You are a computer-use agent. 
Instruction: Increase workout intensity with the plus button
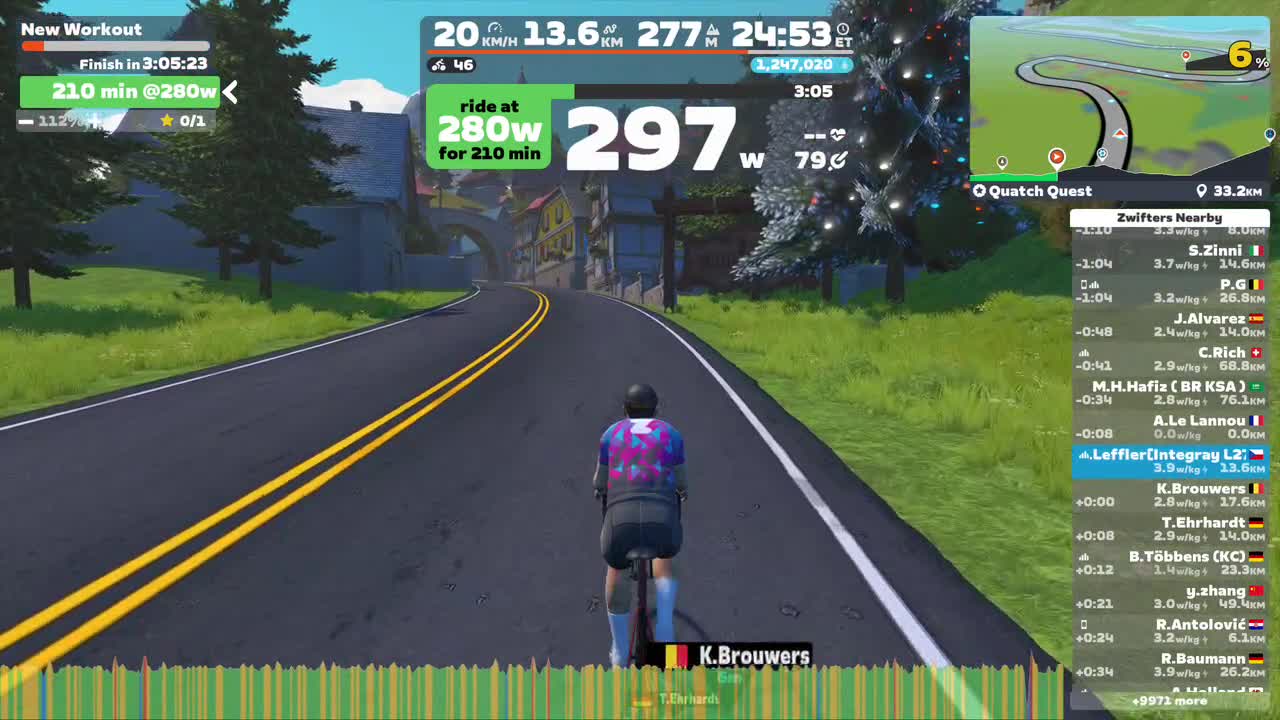coord(95,122)
